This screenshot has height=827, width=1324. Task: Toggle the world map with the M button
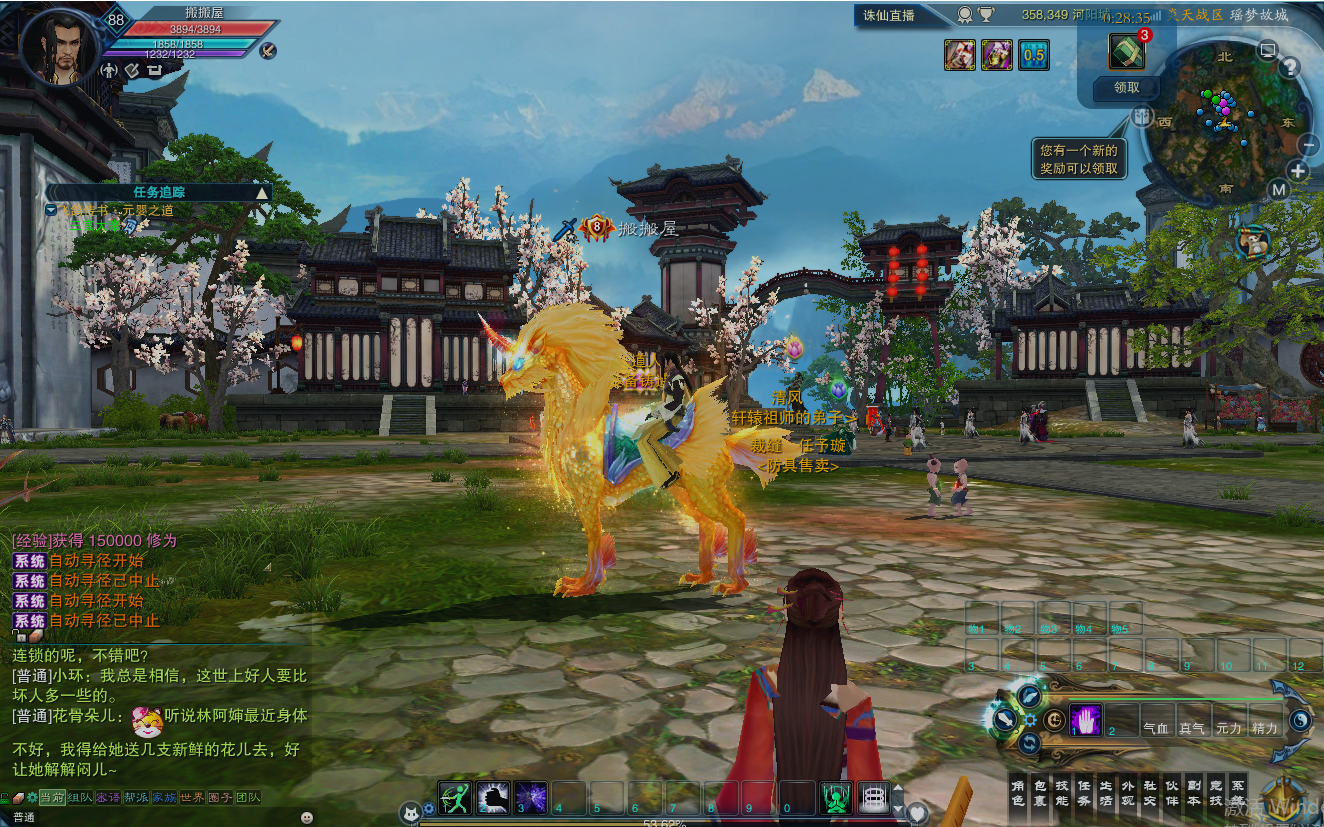click(x=1279, y=188)
